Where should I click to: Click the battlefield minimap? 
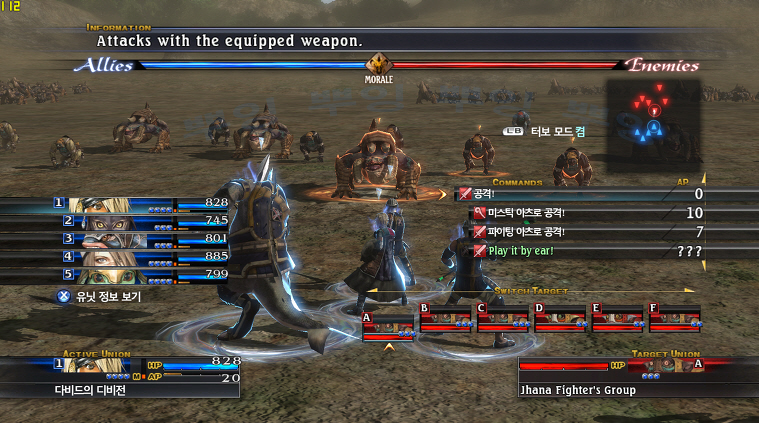click(x=652, y=124)
